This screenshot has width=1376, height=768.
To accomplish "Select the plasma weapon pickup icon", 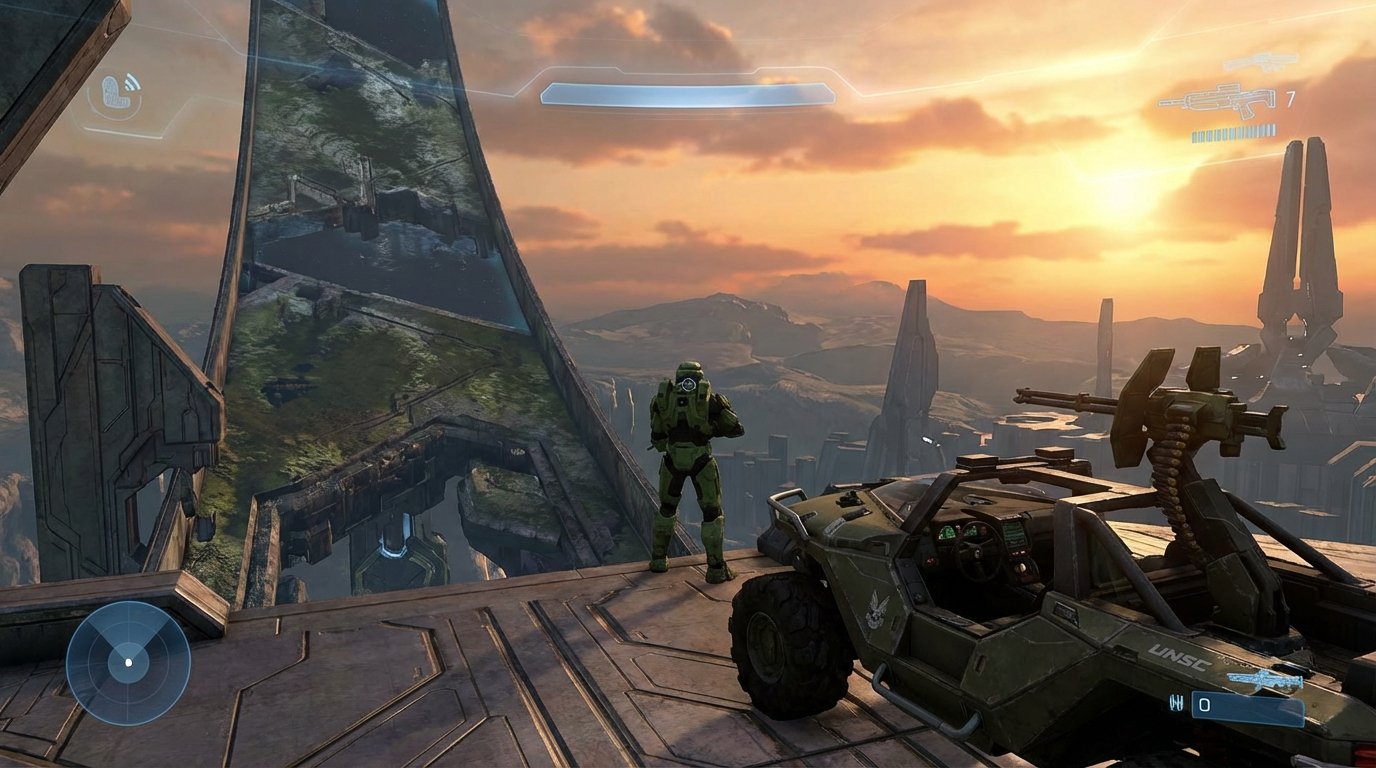I will 1265,680.
